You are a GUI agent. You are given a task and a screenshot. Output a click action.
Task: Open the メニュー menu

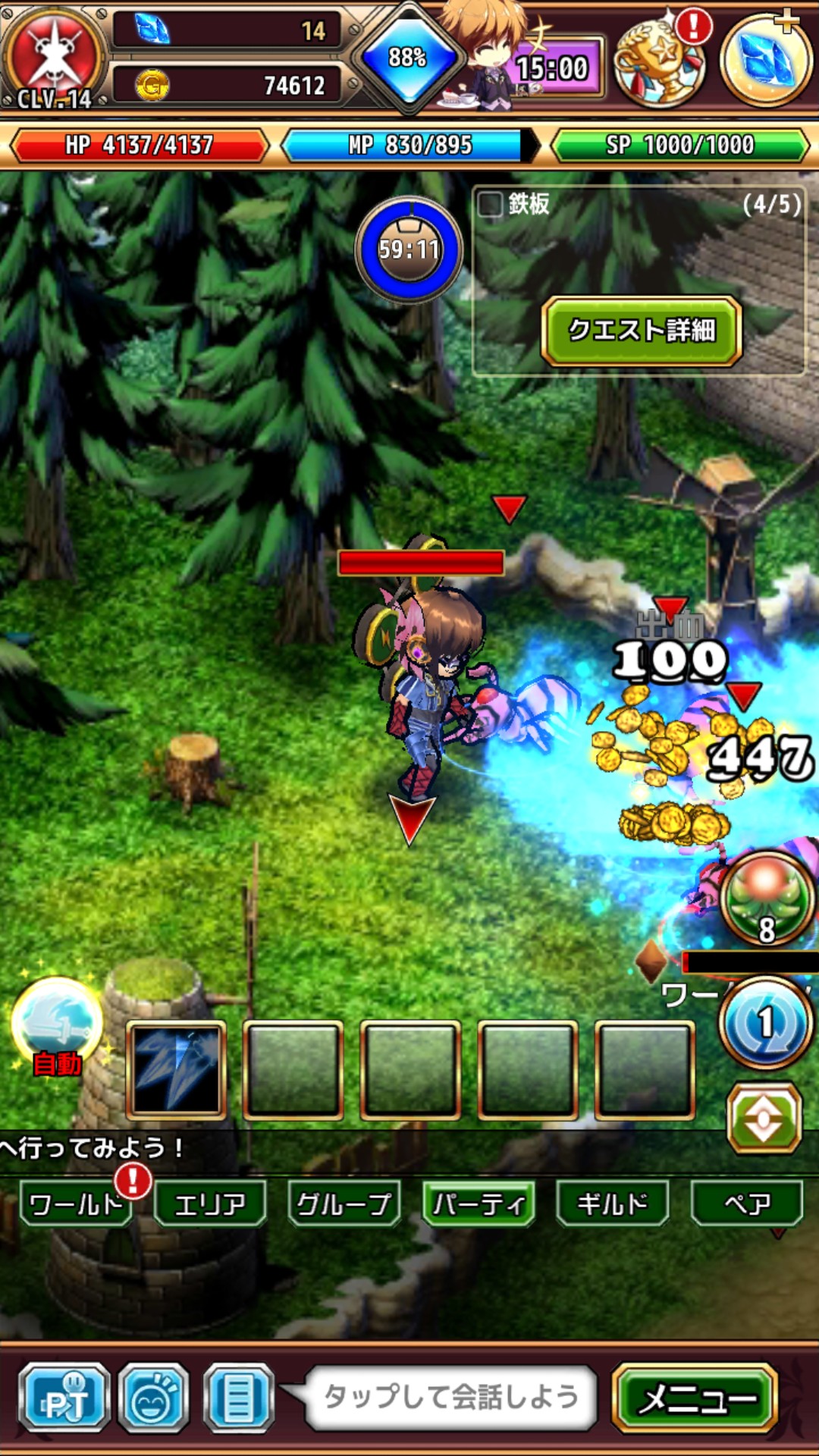(695, 1398)
